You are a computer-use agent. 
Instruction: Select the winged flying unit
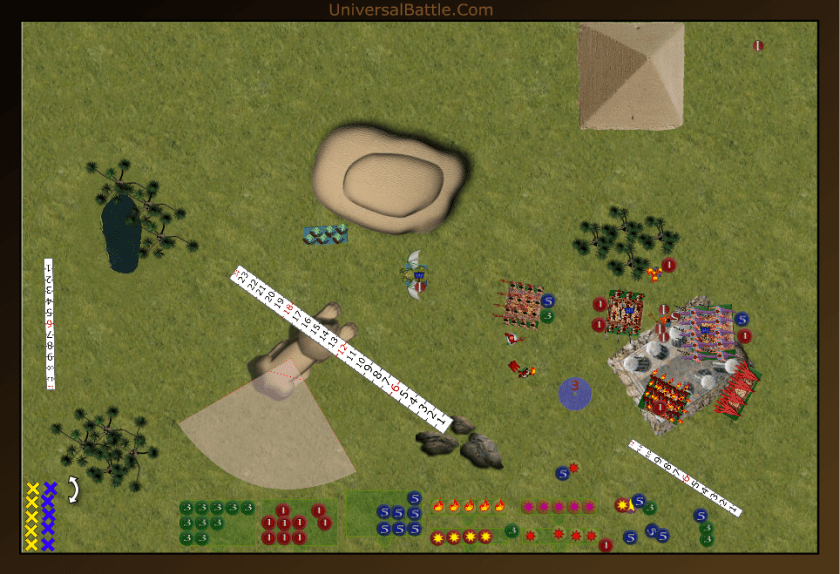pyautogui.click(x=415, y=274)
